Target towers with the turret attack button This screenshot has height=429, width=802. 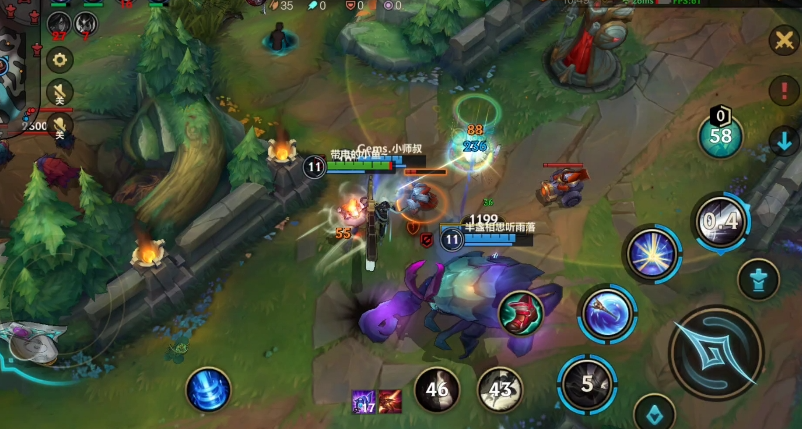759,279
